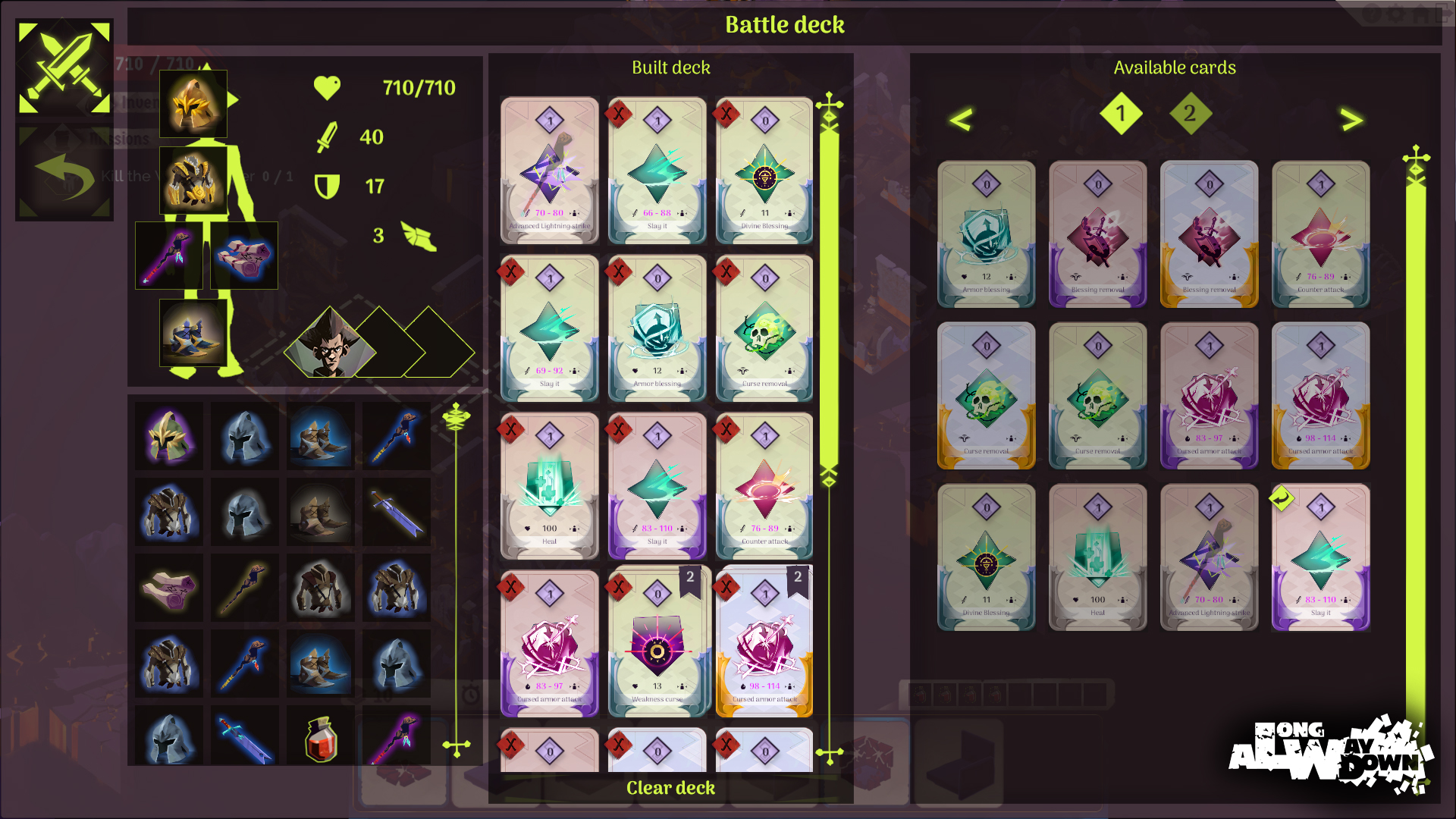Select the red potion inventory item
This screenshot has width=1456, height=819.
click(x=321, y=738)
